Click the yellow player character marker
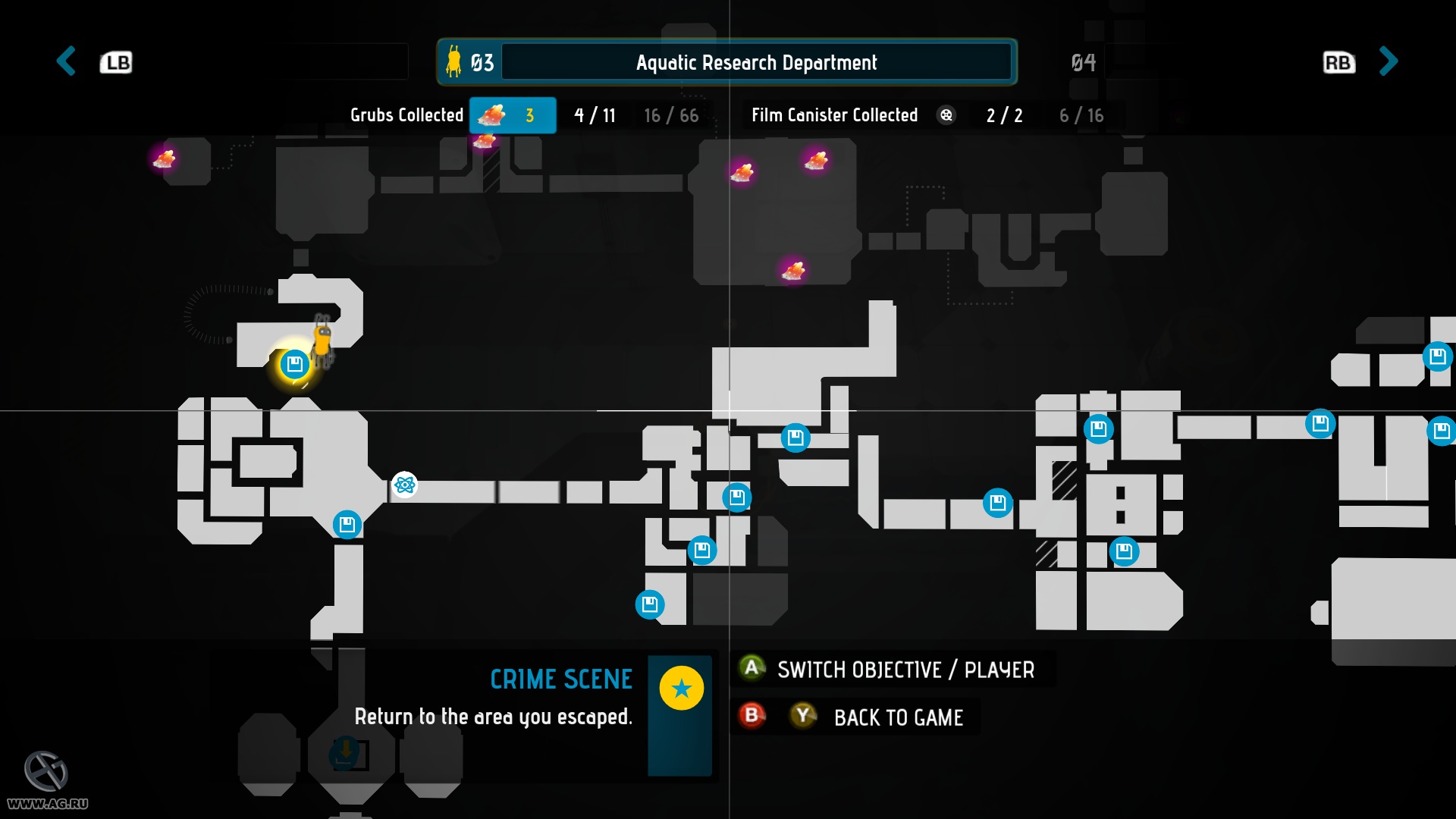The image size is (1456, 819). point(321,343)
